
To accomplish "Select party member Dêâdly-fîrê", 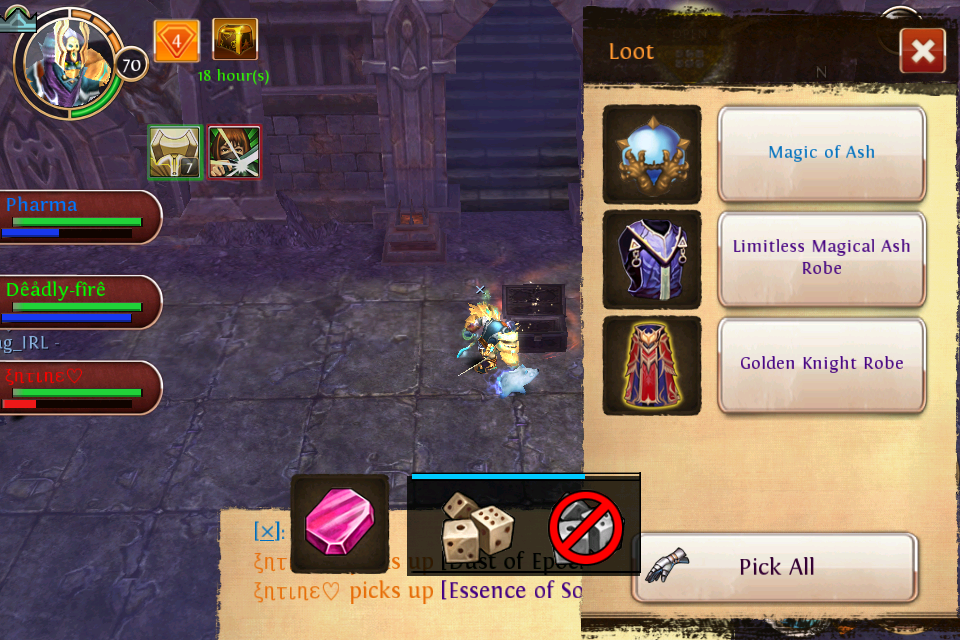I will [78, 302].
